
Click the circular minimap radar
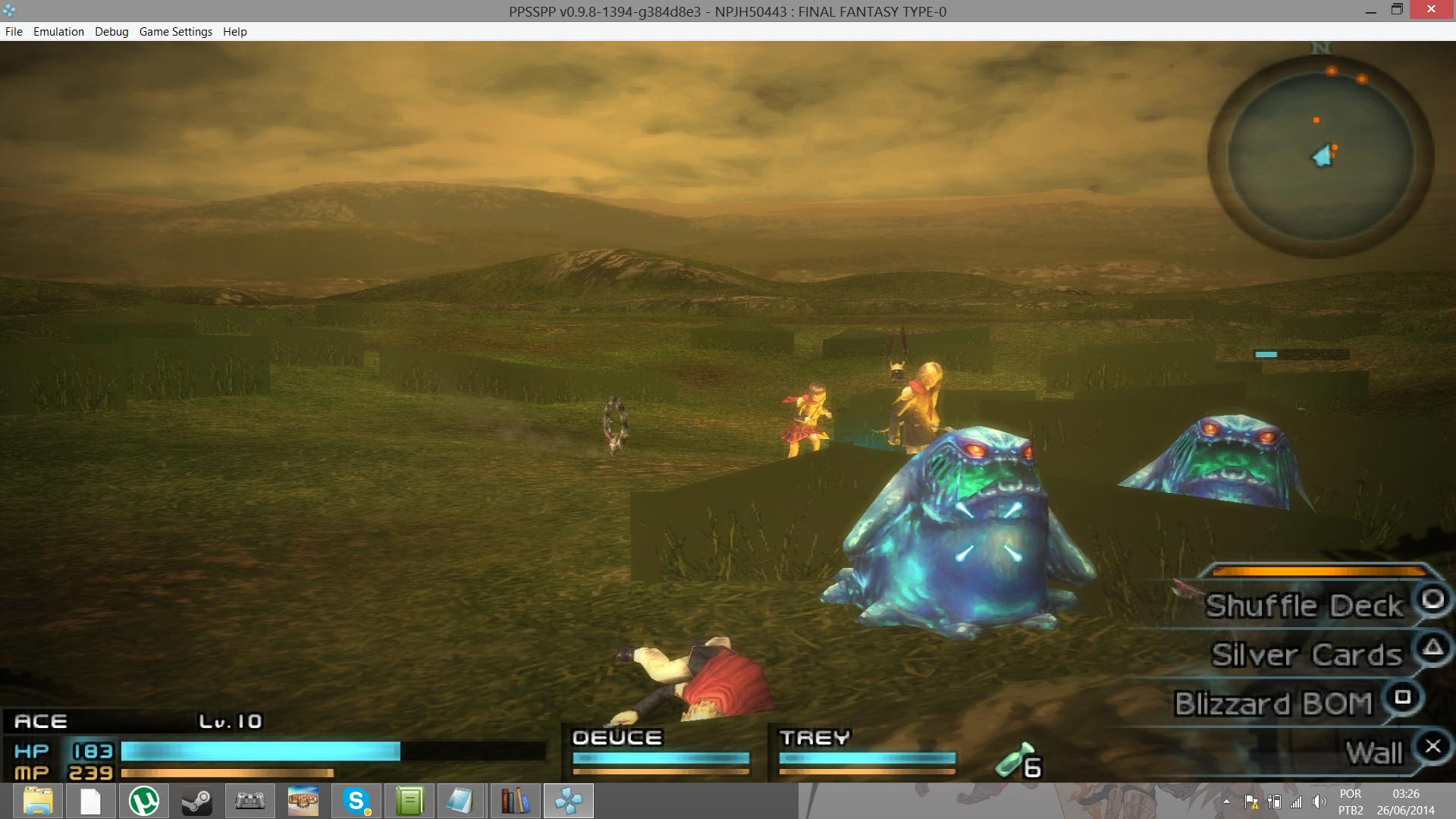click(x=1320, y=157)
